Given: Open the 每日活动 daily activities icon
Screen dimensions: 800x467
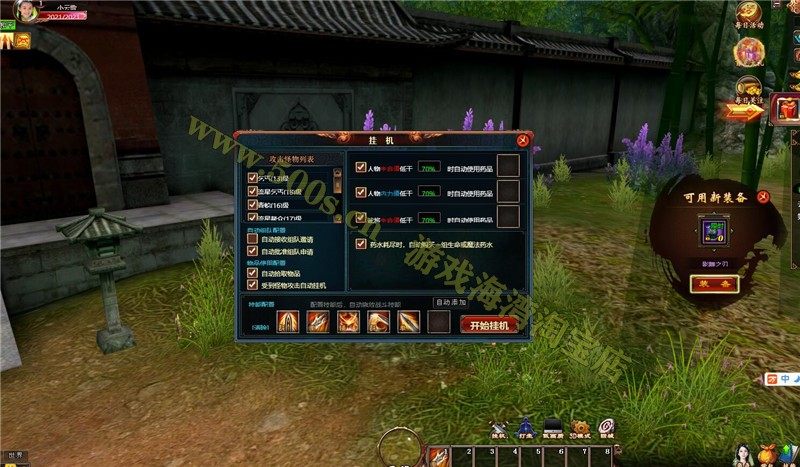Looking at the screenshot, I should [x=749, y=14].
